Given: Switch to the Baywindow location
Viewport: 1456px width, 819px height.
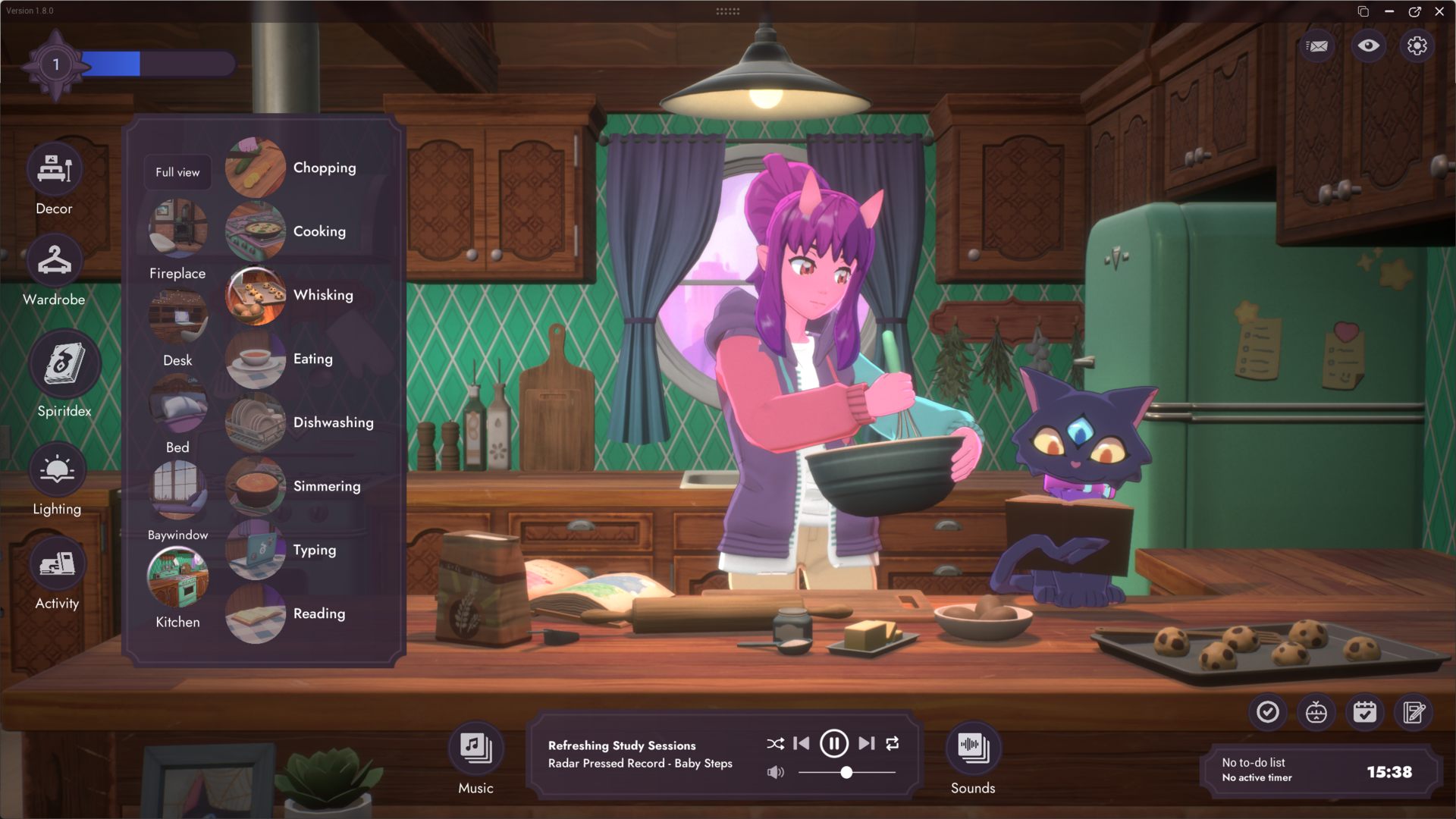Looking at the screenshot, I should 177,490.
